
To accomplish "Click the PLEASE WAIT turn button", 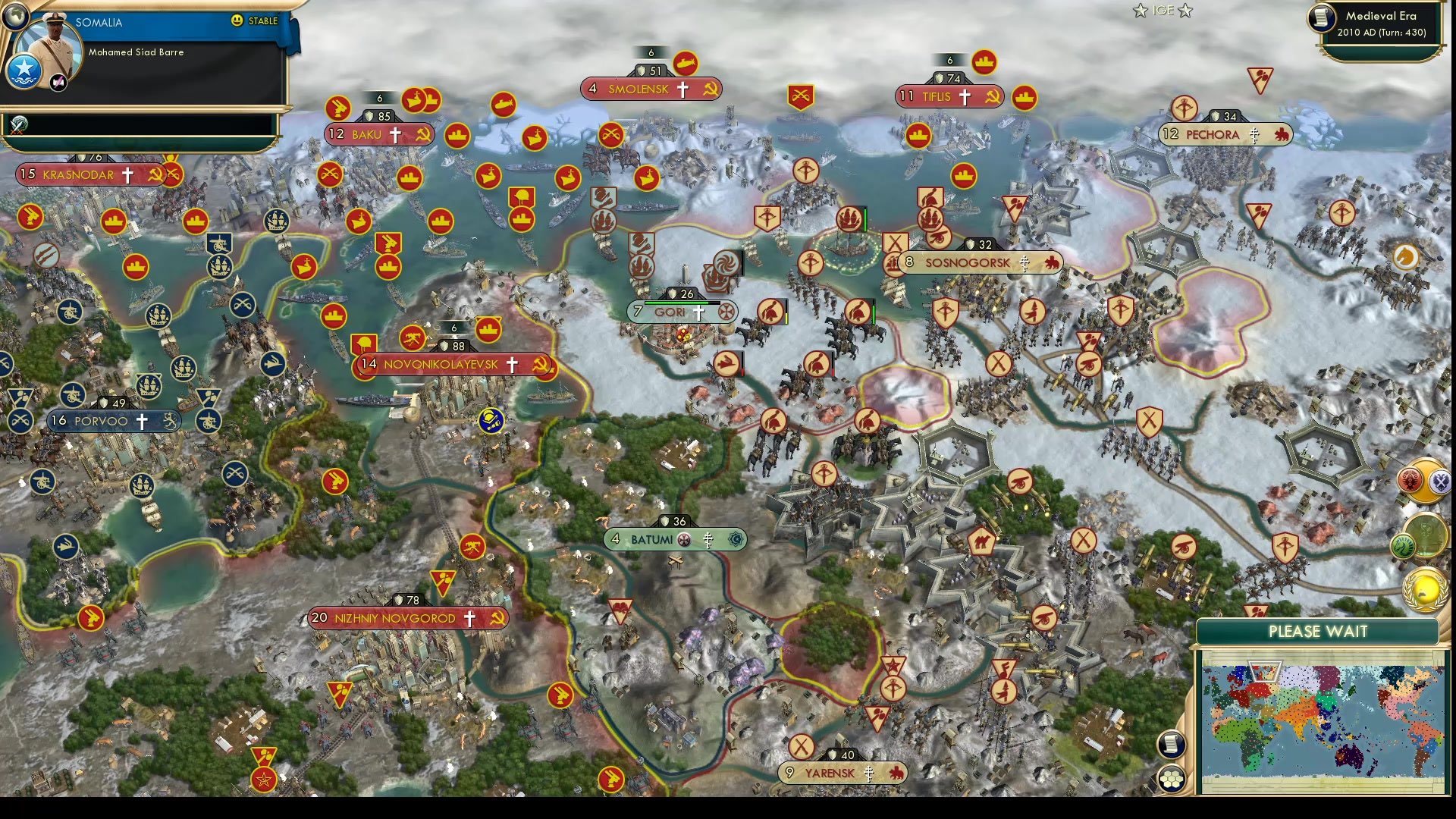I will [1317, 631].
